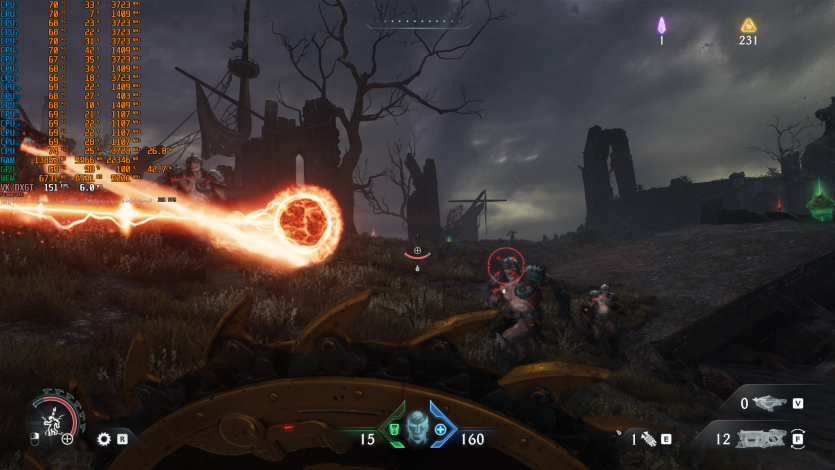Select the primary gun weapon icon

point(762,438)
